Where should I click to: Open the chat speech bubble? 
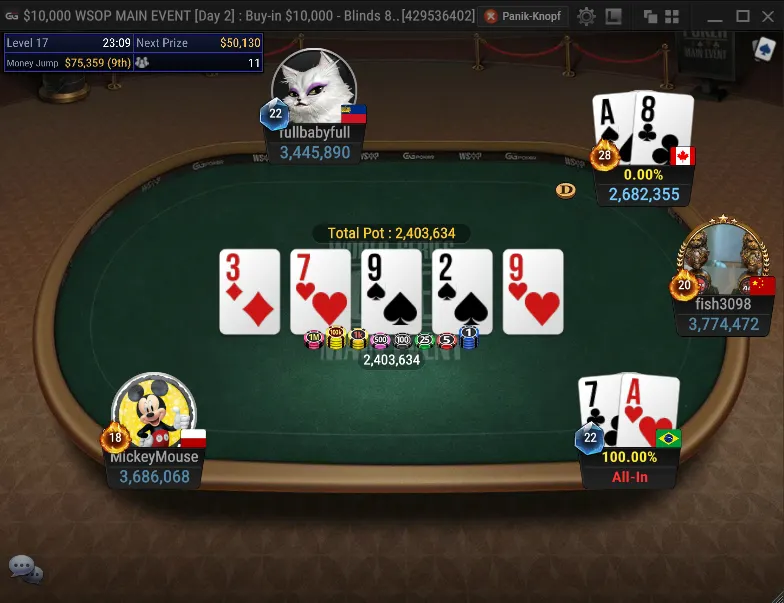tap(25, 569)
